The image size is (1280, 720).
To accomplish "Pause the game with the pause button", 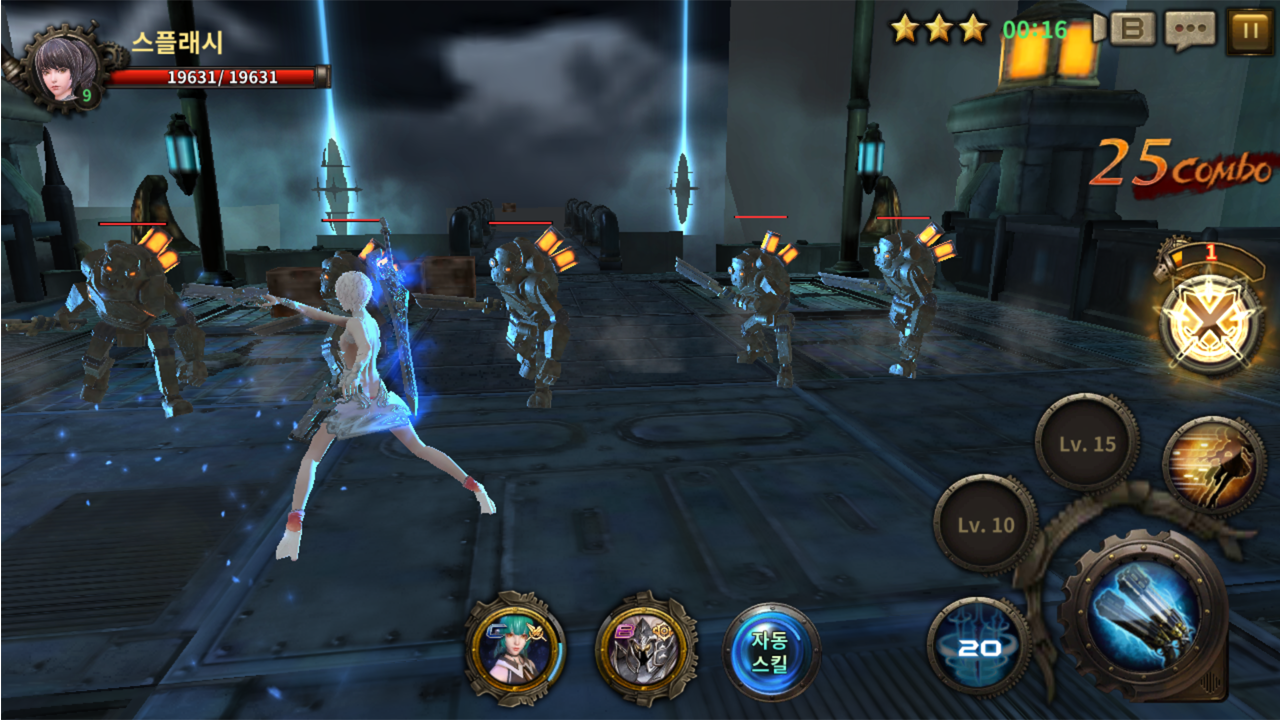I will tap(1249, 30).
